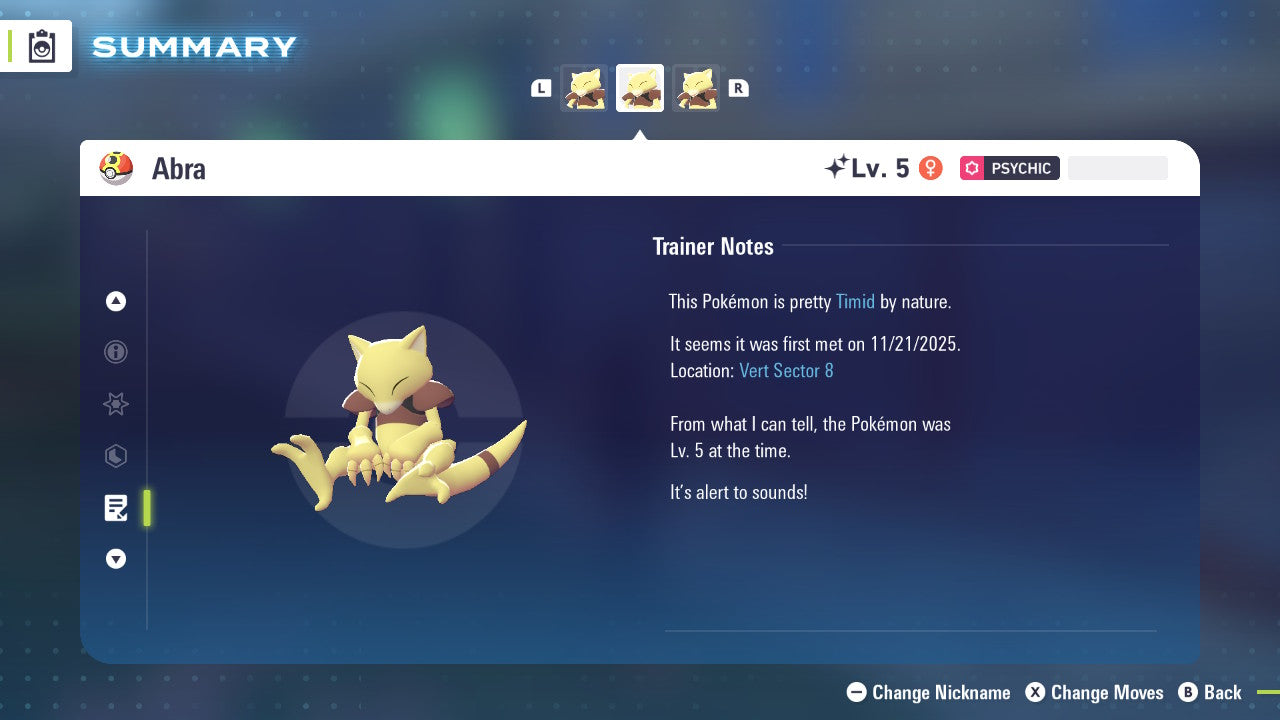Select the moves page hexagon icon

(x=116, y=456)
